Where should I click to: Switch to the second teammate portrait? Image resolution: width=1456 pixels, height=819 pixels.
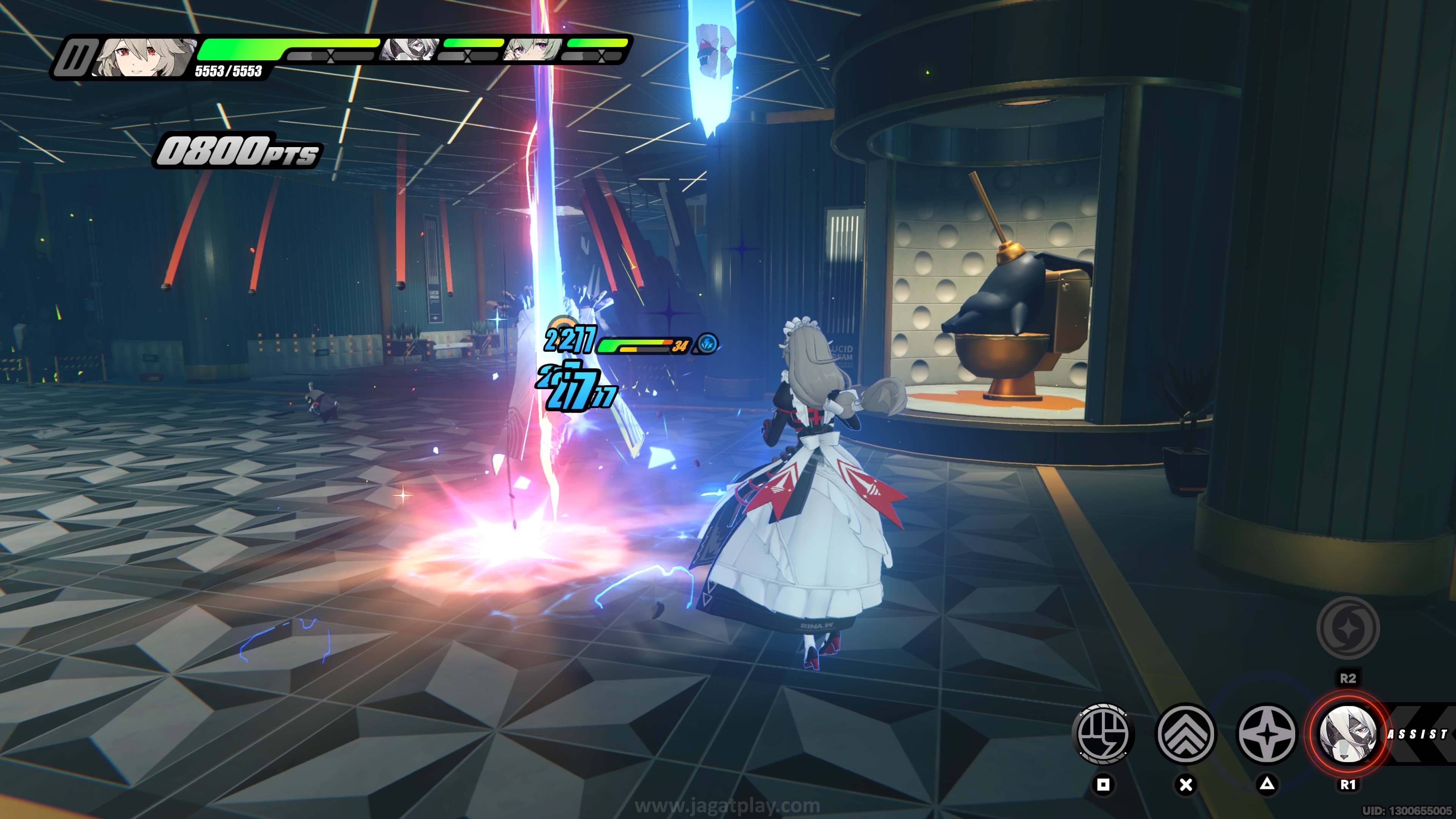(409, 50)
